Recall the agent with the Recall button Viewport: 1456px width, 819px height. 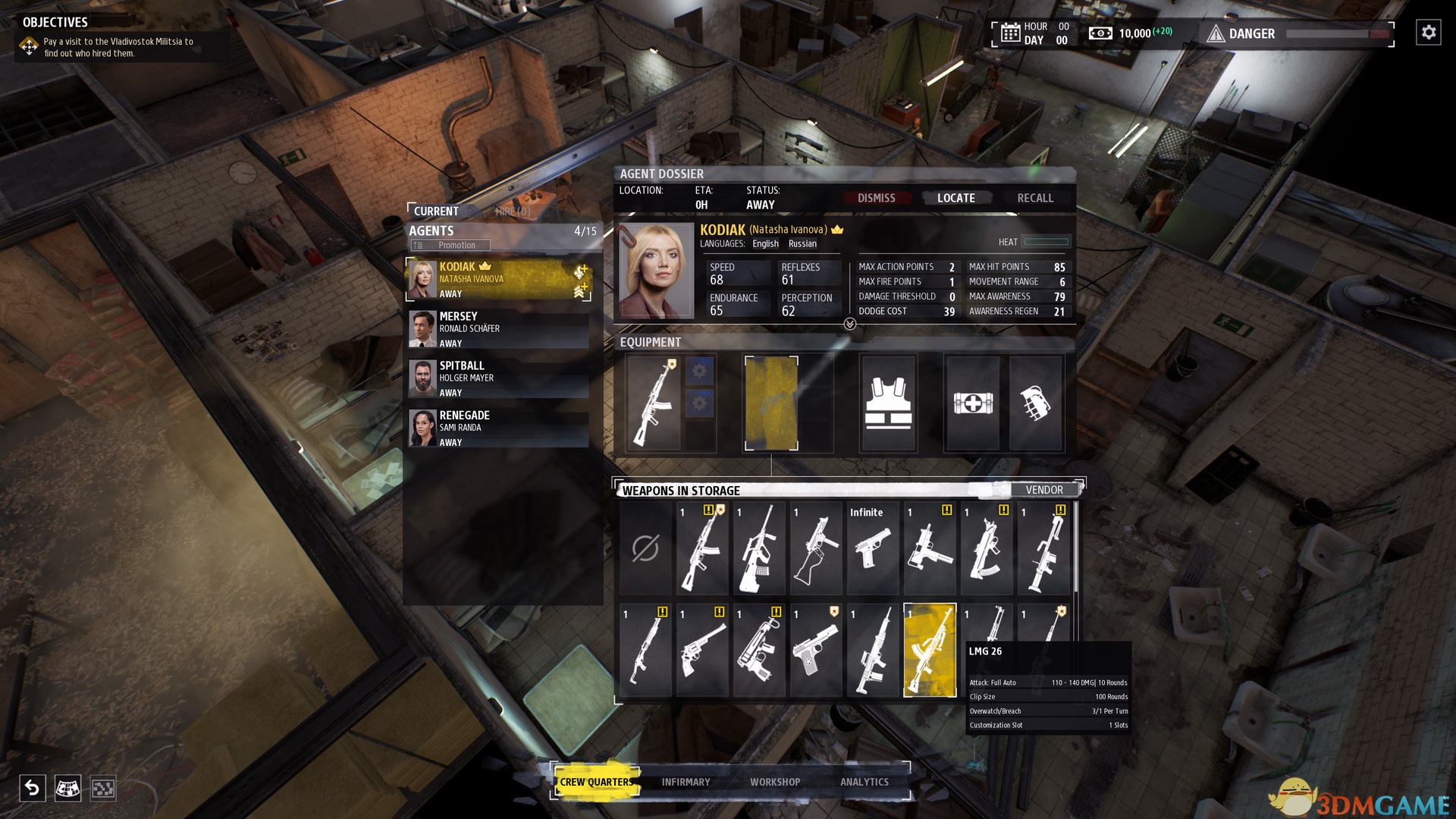click(1034, 198)
